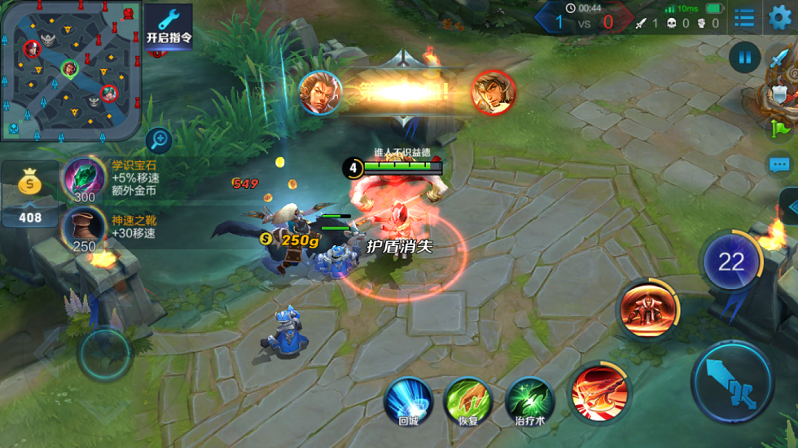
Task: Open the settings gear
Action: (779, 17)
